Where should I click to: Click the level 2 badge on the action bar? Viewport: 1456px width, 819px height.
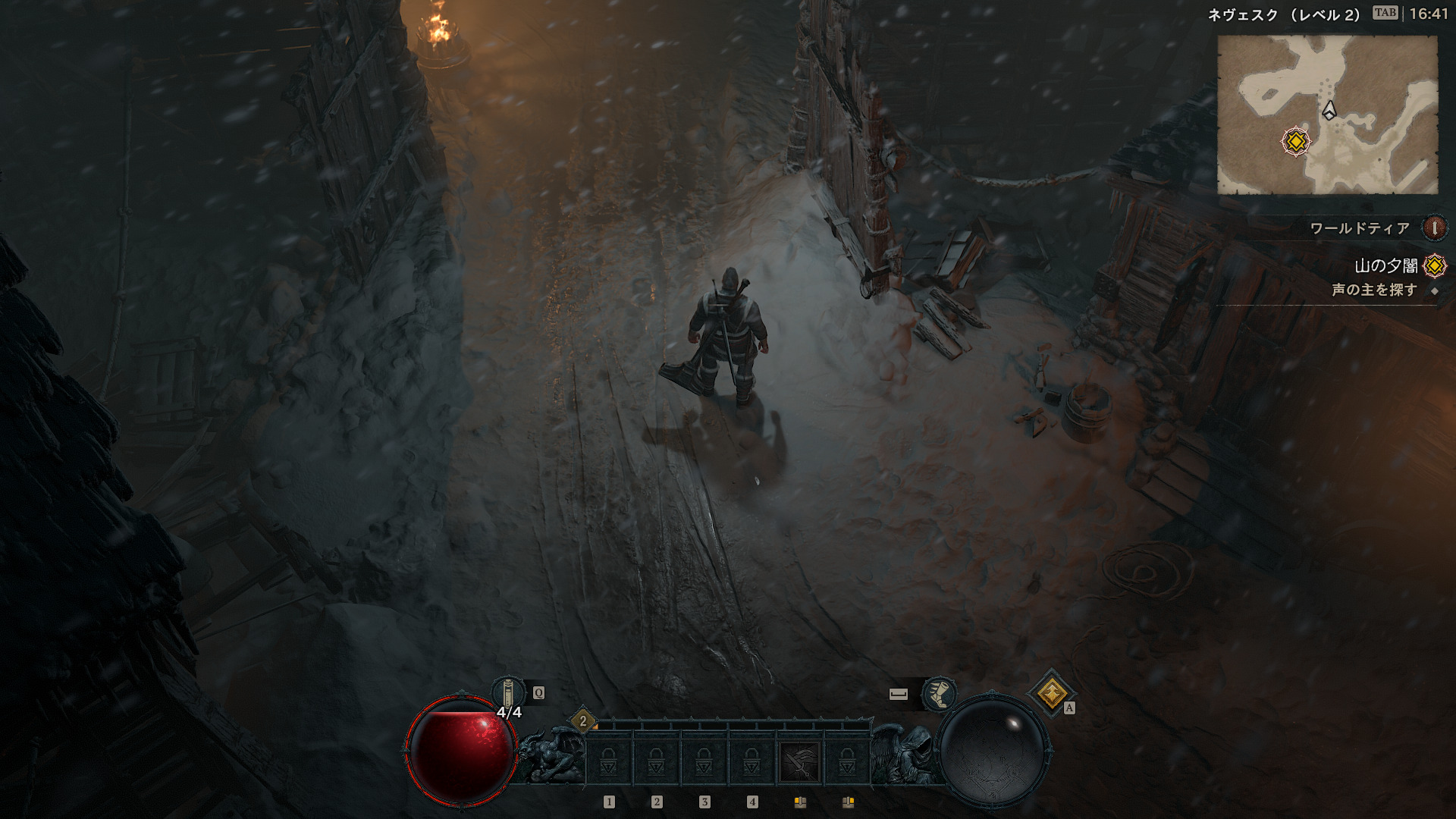583,721
